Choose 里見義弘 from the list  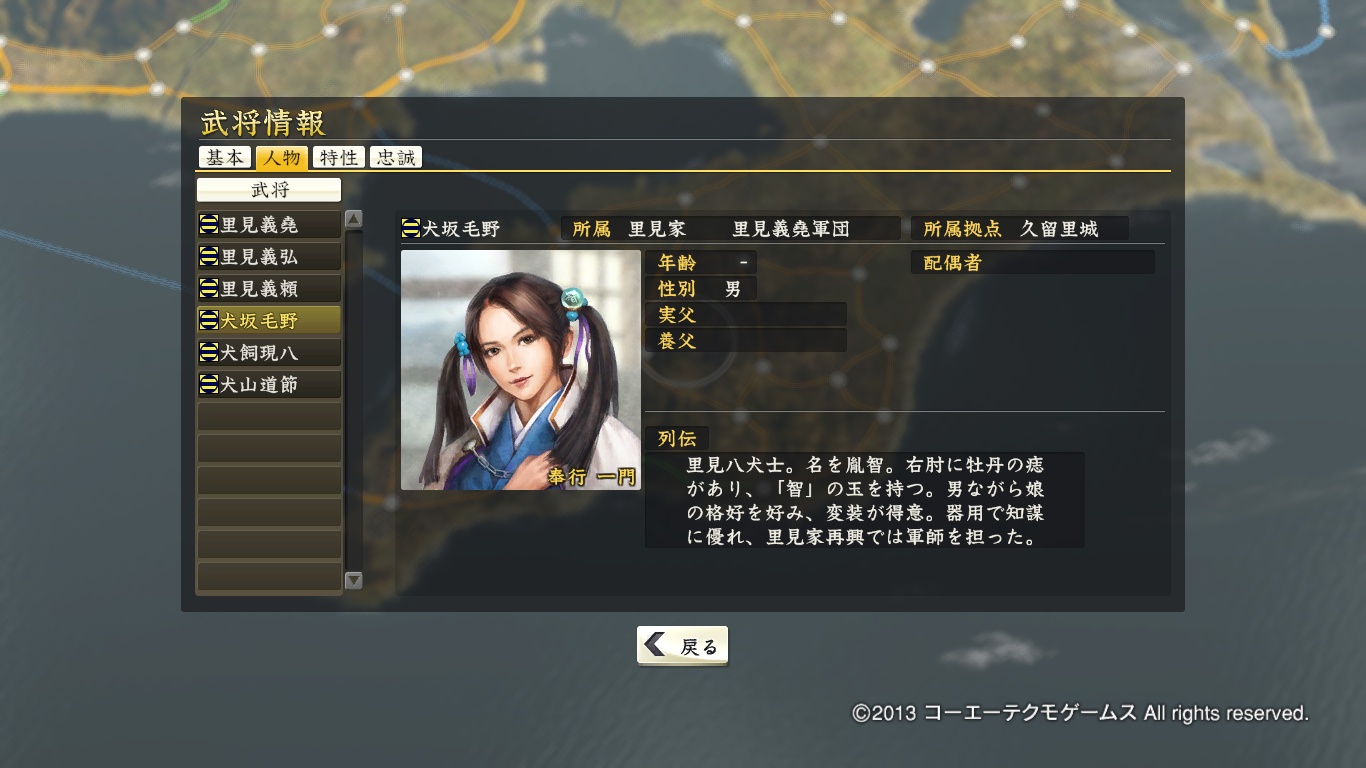pos(269,257)
